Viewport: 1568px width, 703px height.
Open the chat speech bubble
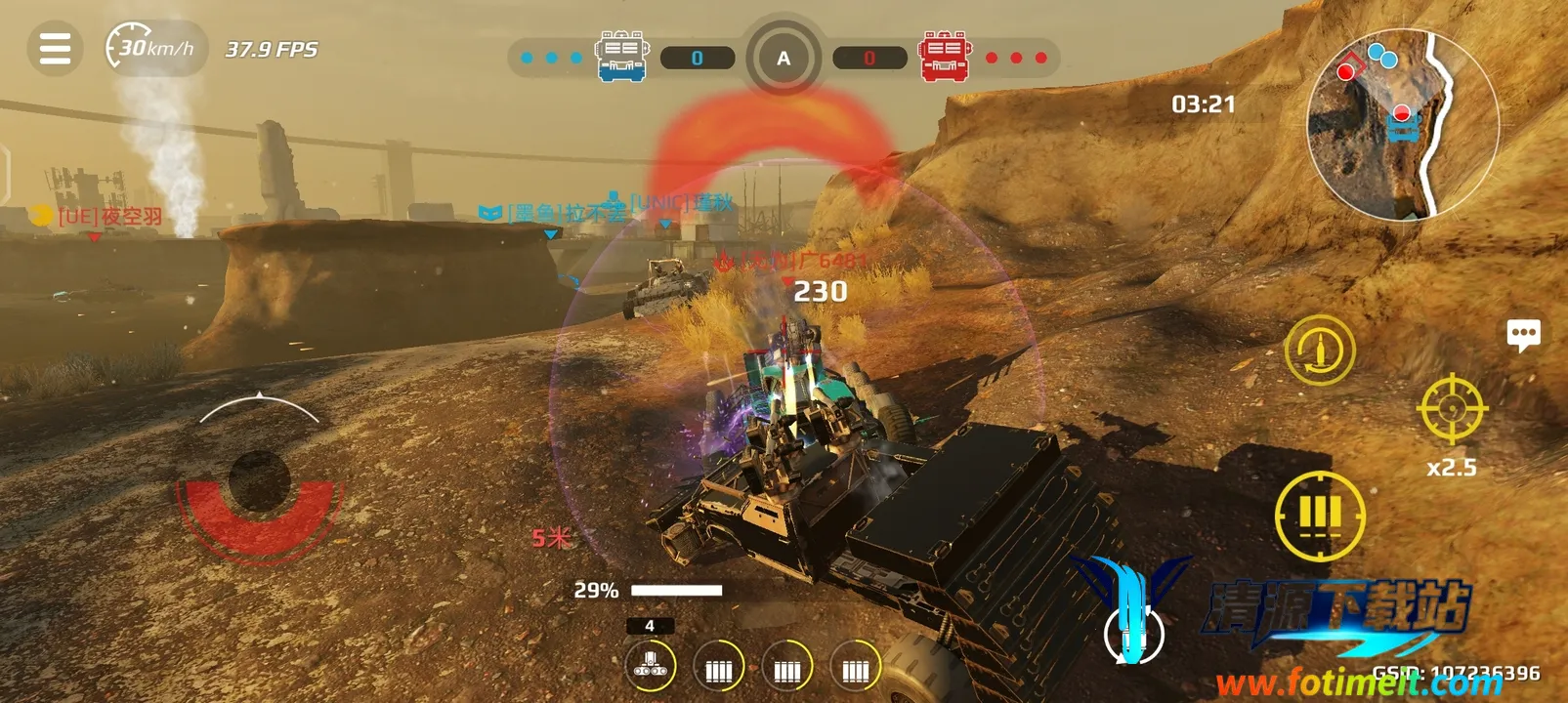(x=1523, y=335)
